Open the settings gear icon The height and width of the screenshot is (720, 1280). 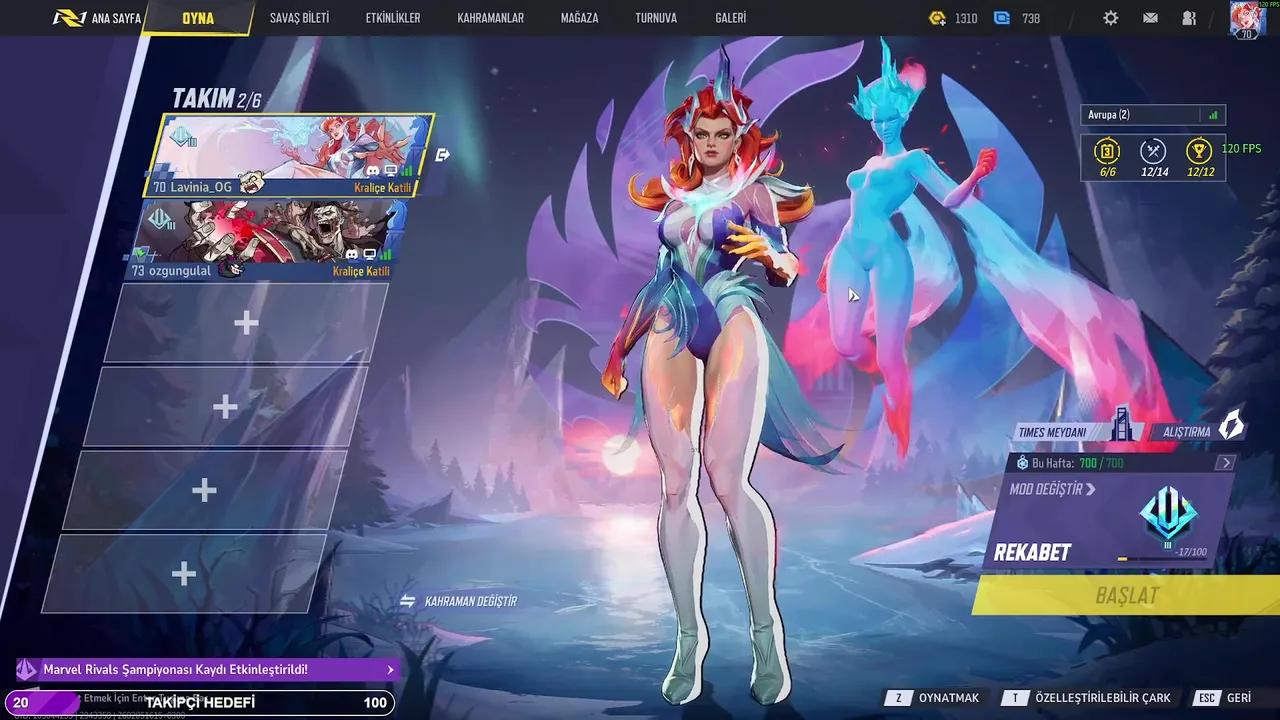tap(1112, 17)
